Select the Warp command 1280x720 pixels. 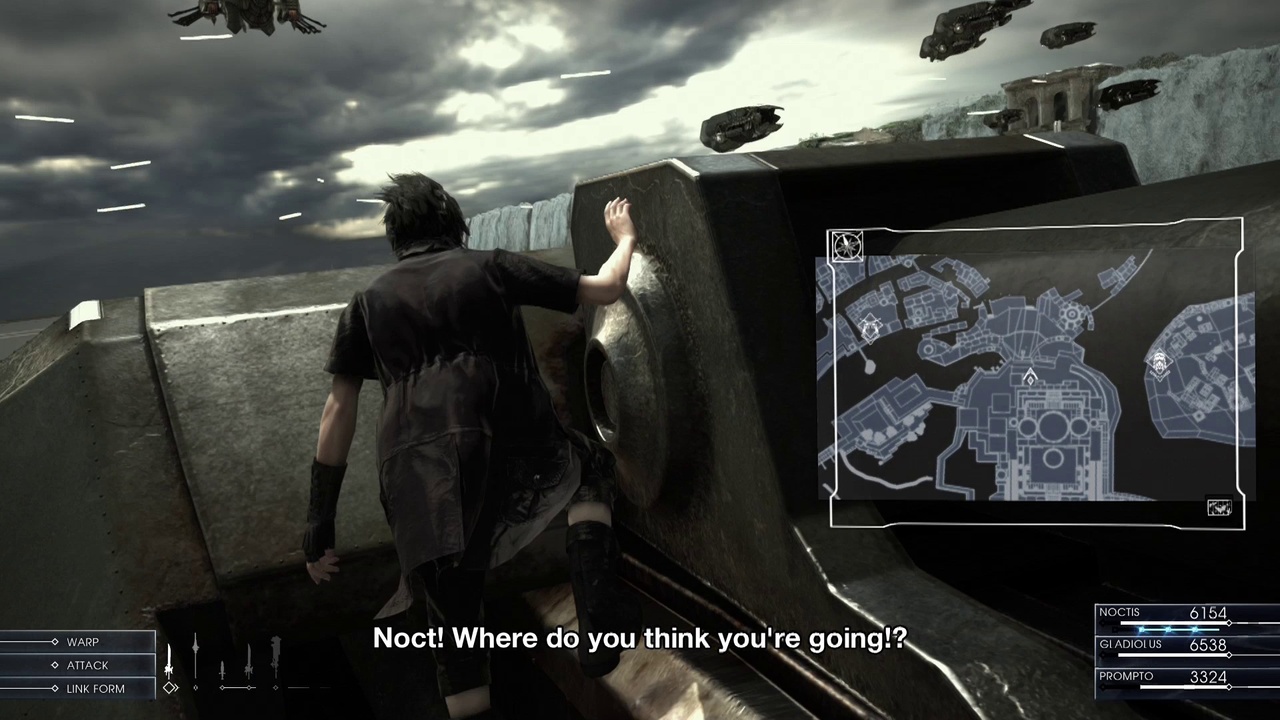(82, 642)
